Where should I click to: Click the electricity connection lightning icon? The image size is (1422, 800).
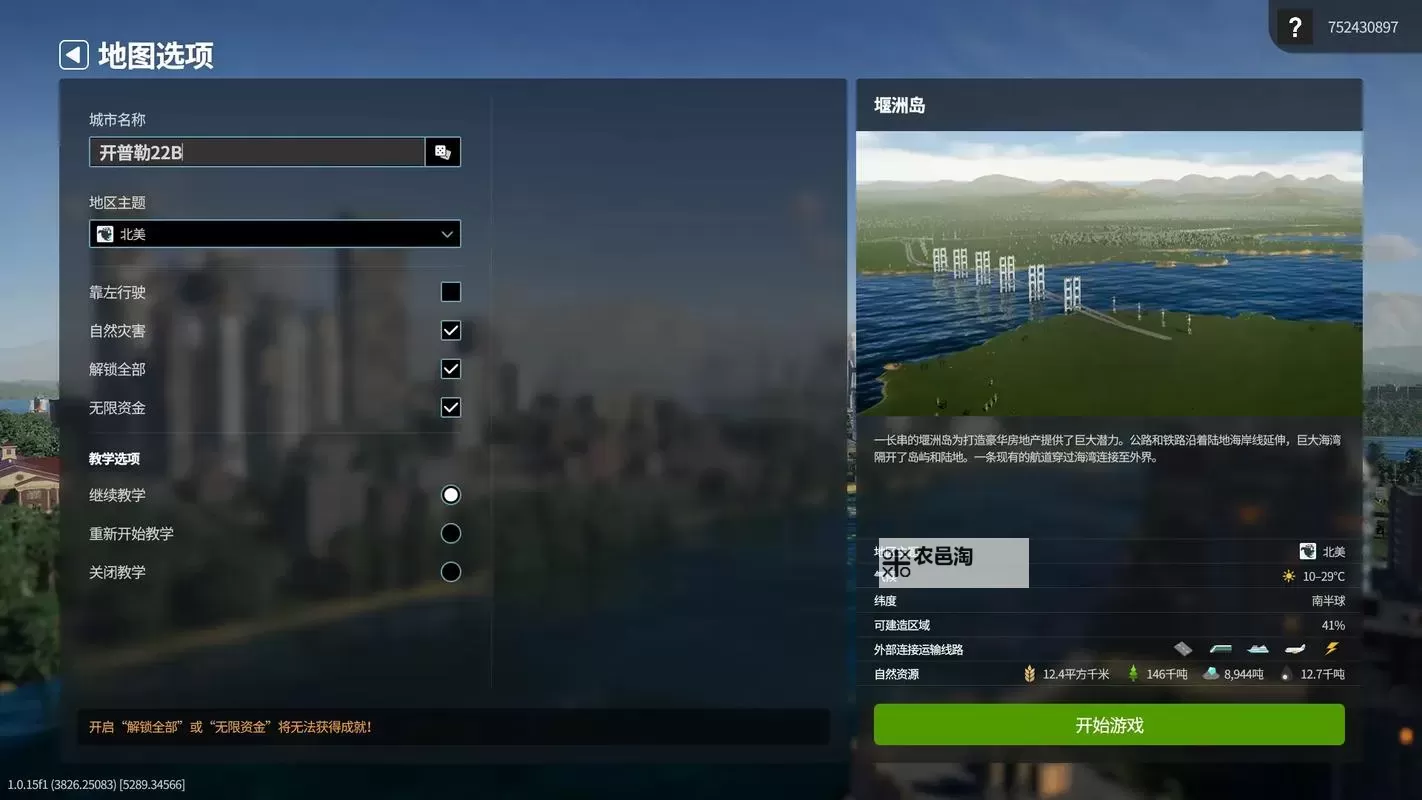click(1332, 648)
